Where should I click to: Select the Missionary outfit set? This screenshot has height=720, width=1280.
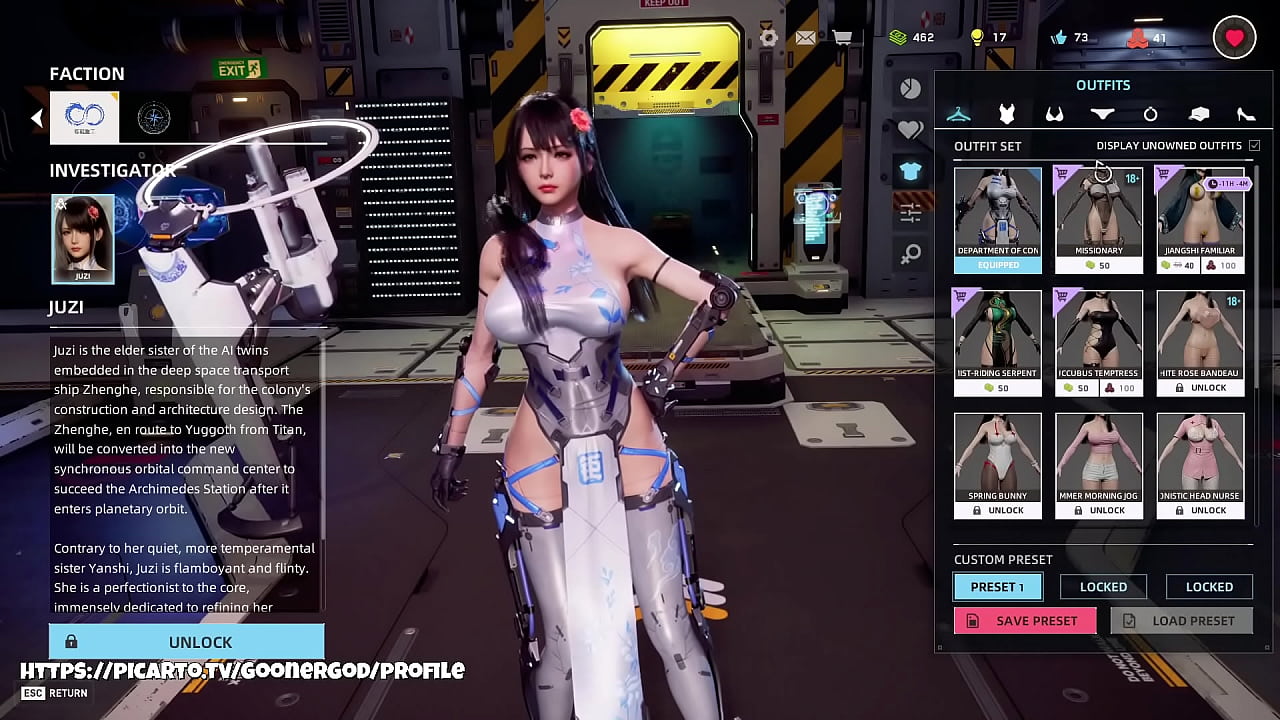click(1098, 220)
